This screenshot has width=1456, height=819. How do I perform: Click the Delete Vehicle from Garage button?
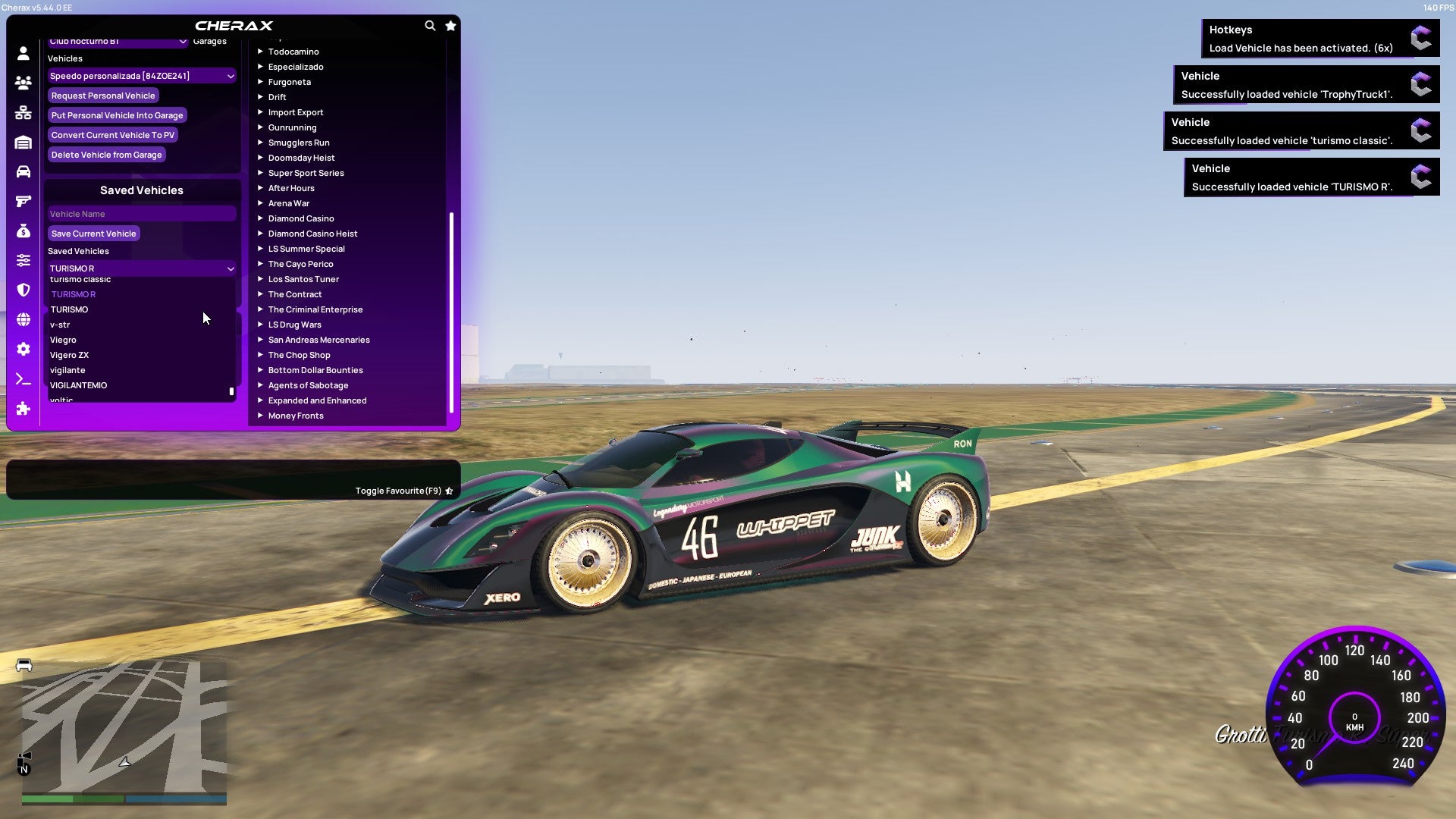[106, 155]
